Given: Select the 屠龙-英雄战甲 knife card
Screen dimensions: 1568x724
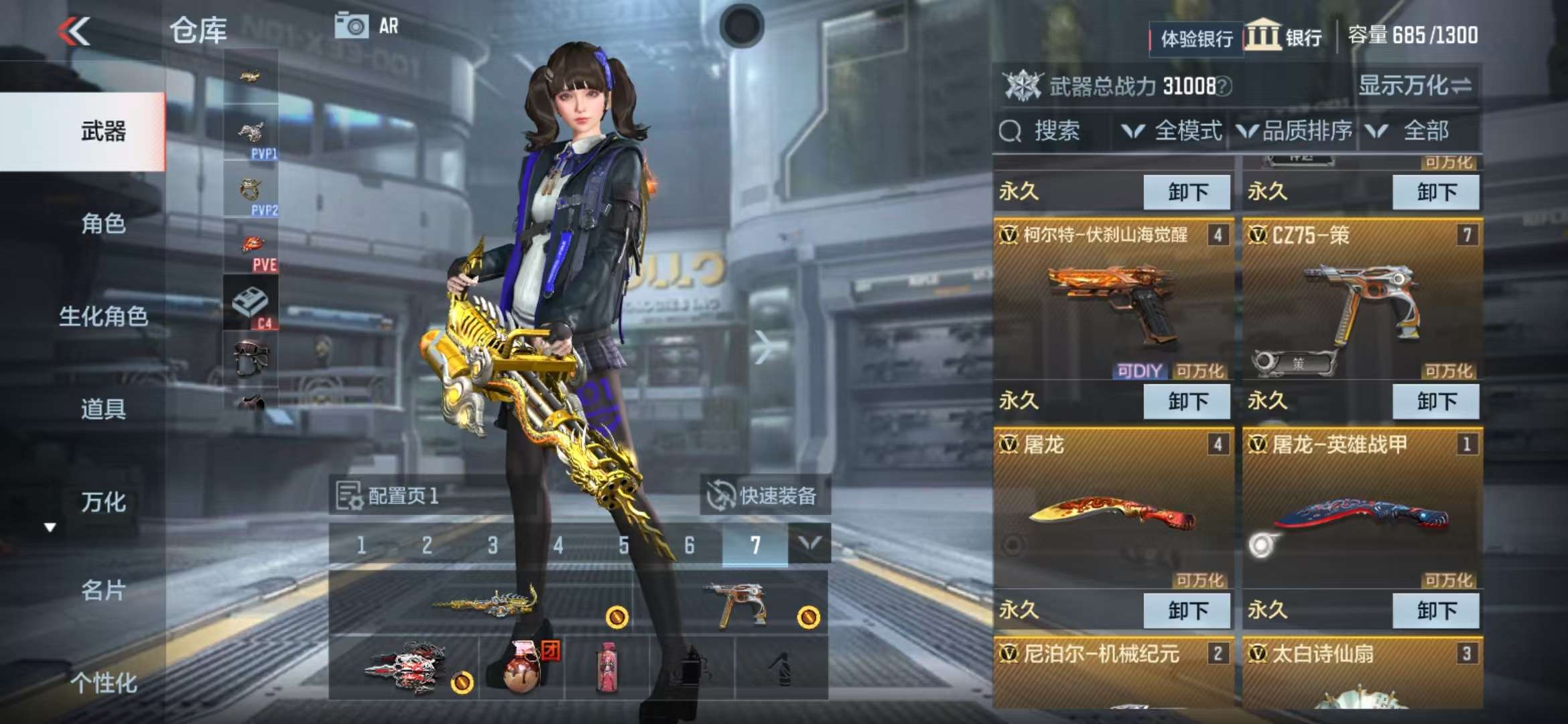Looking at the screenshot, I should (1362, 513).
